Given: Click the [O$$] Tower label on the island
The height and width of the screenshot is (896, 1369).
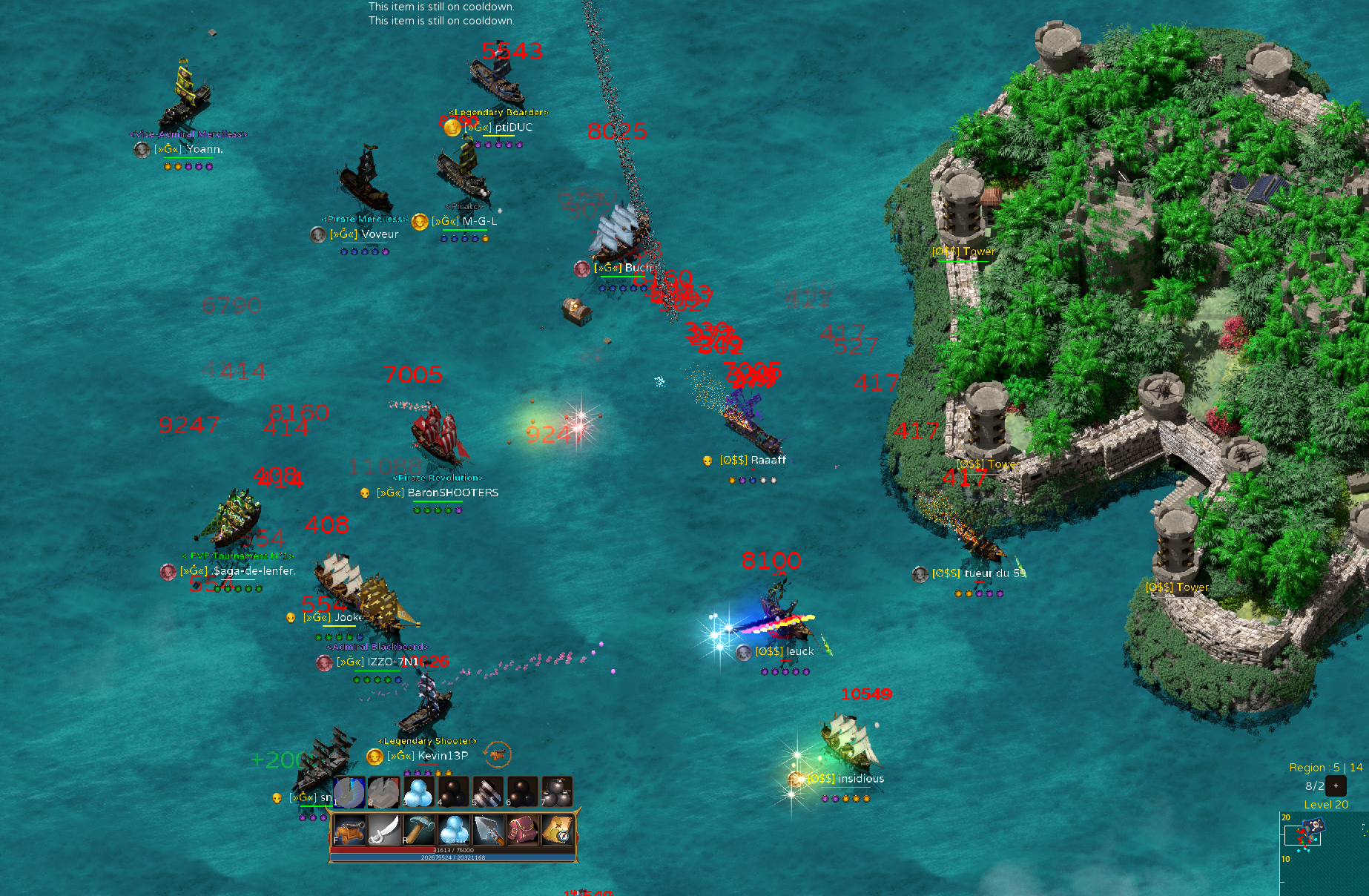Looking at the screenshot, I should click(963, 251).
